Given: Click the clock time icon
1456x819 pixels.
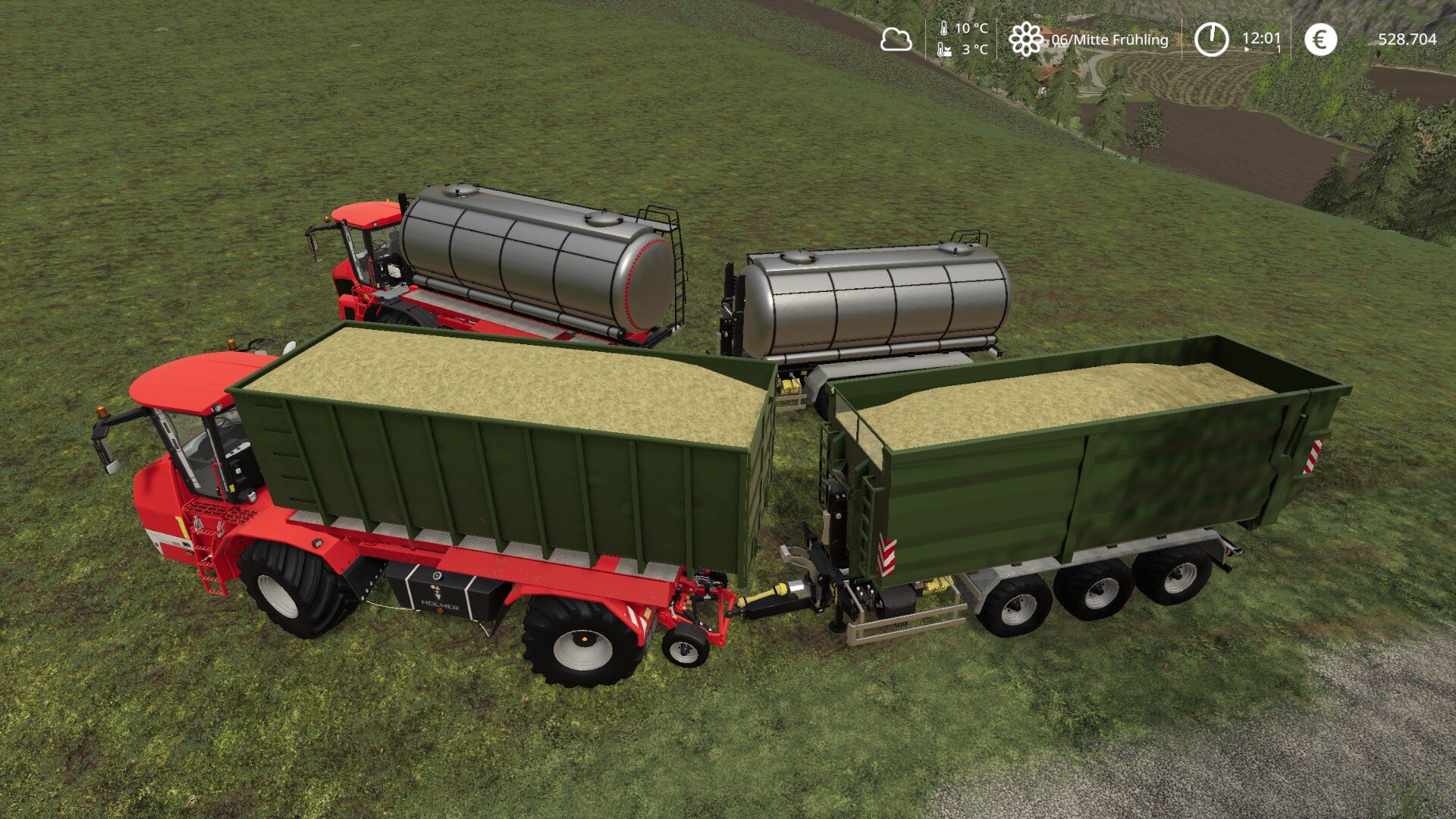Looking at the screenshot, I should [x=1211, y=39].
